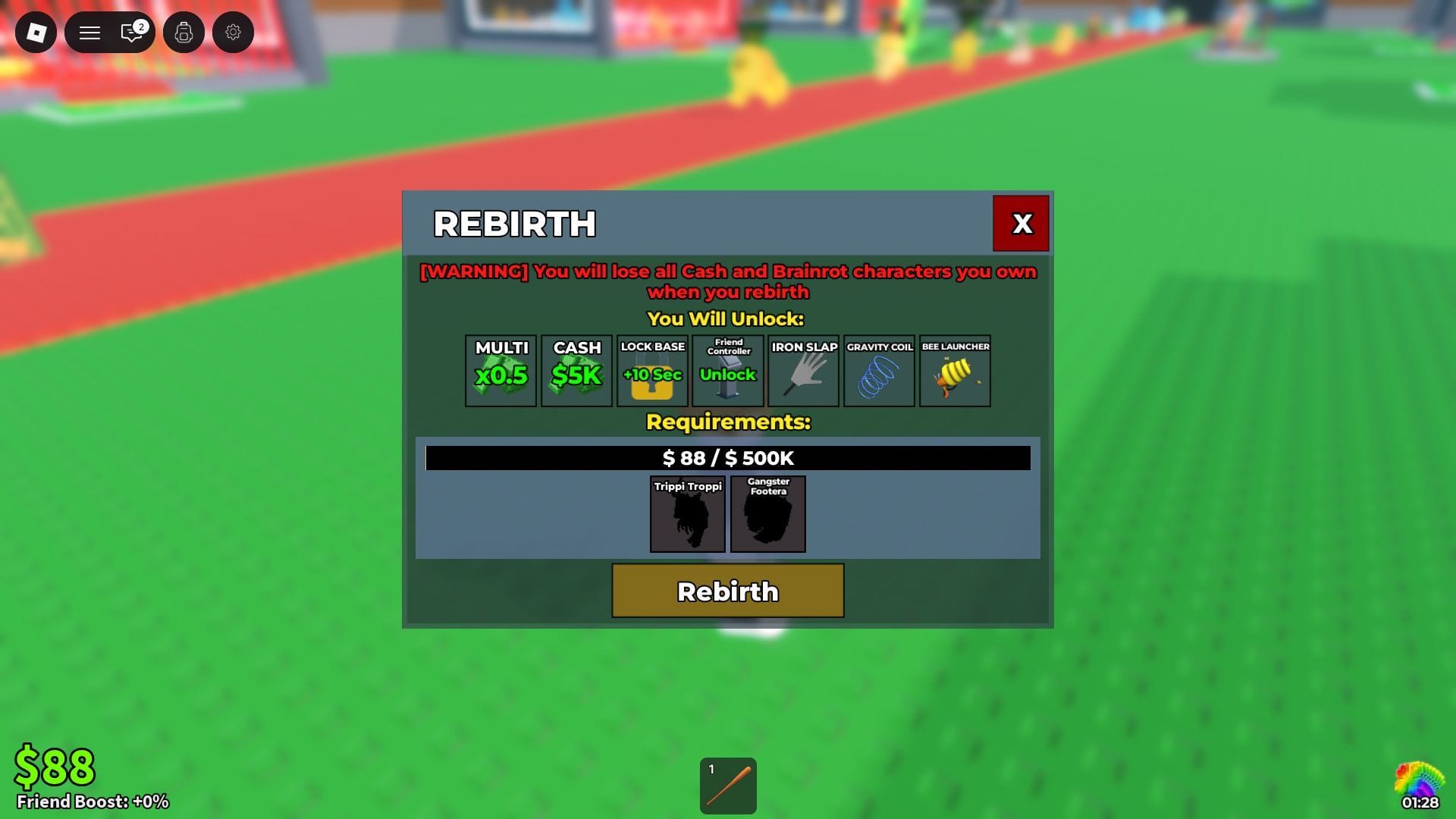The height and width of the screenshot is (819, 1456).
Task: Expand the Gangster Footera character card
Action: tap(768, 515)
